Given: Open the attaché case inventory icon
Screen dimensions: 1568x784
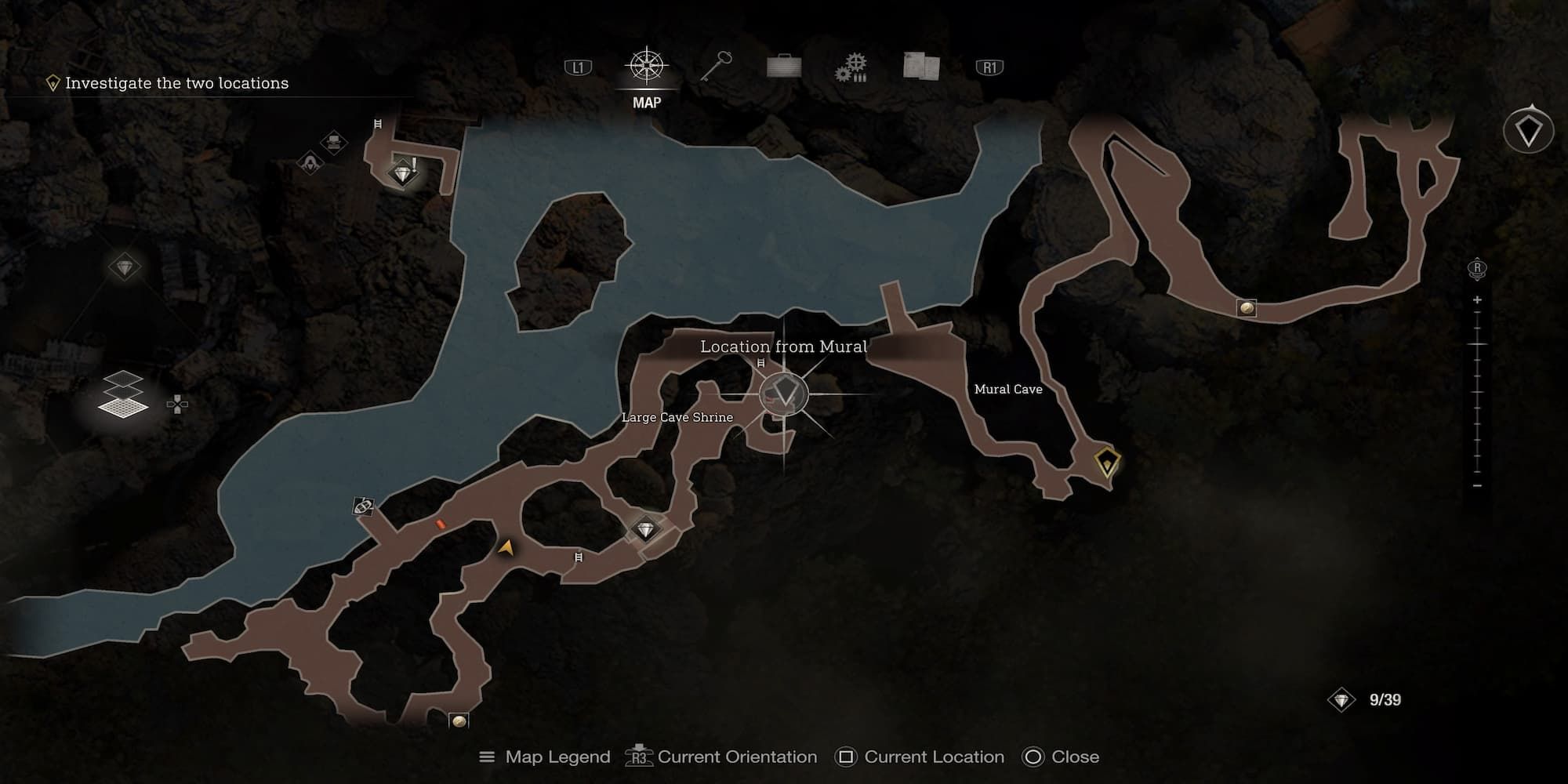Looking at the screenshot, I should click(784, 67).
